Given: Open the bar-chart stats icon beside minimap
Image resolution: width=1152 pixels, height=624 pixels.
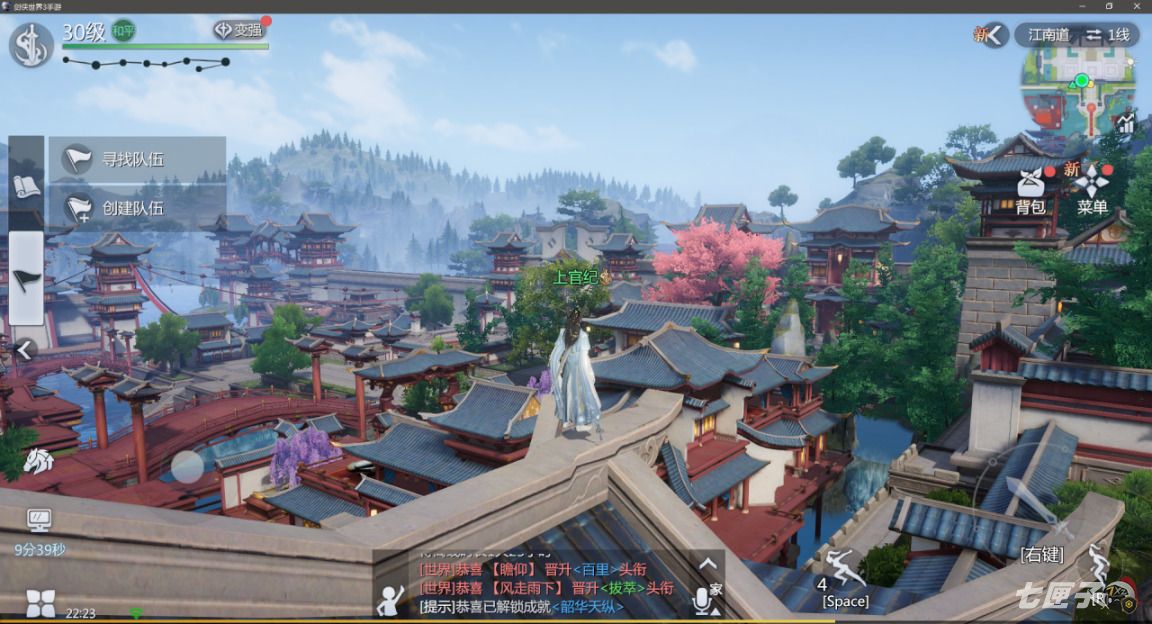Looking at the screenshot, I should coord(1127,123).
